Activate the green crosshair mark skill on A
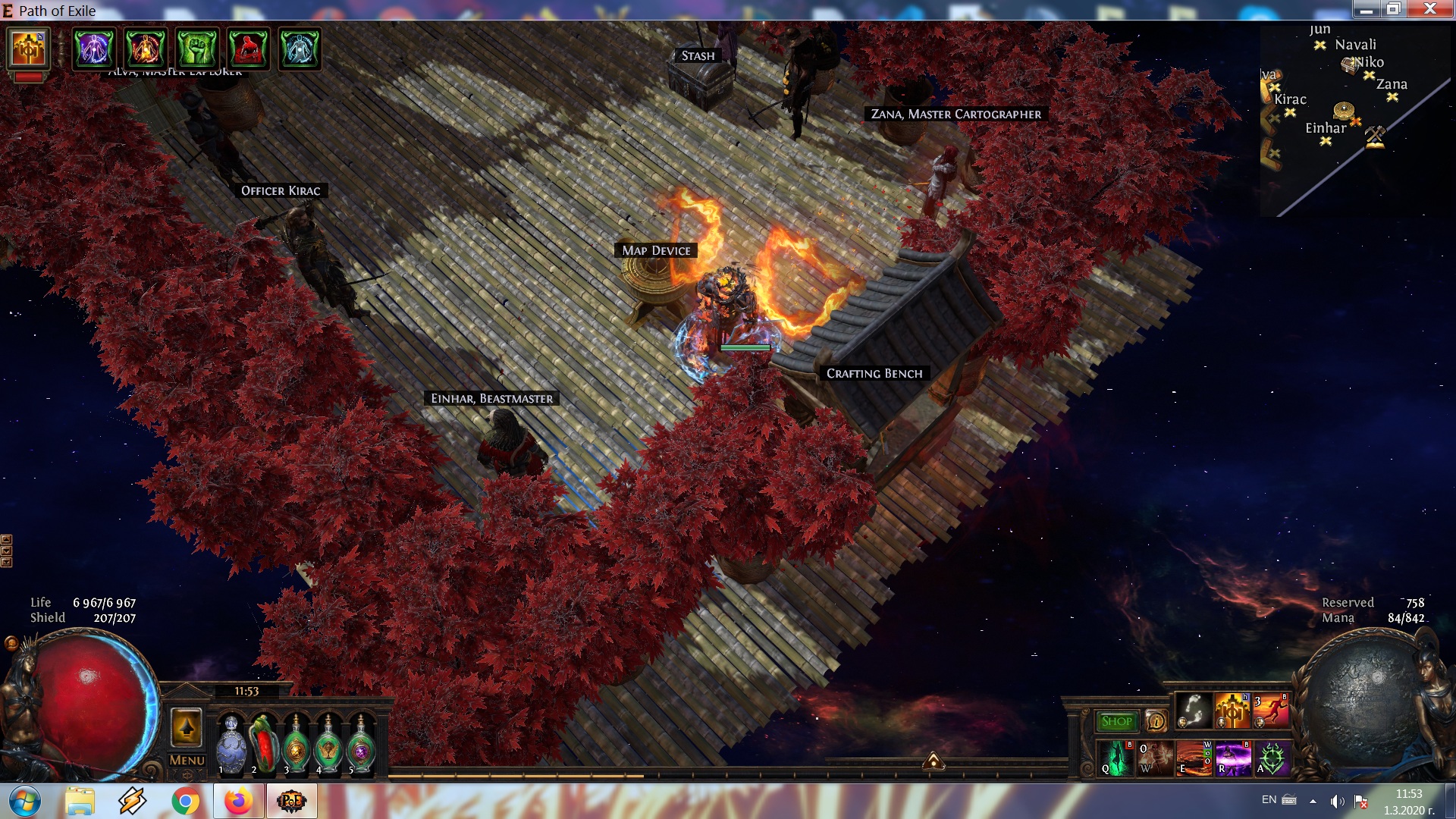This screenshot has height=819, width=1456. pyautogui.click(x=1272, y=758)
